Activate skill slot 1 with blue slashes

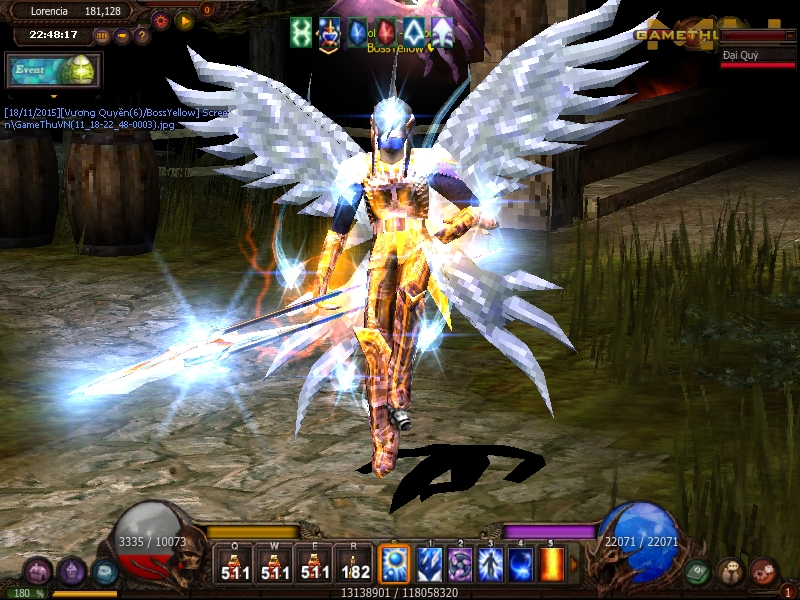pos(430,565)
